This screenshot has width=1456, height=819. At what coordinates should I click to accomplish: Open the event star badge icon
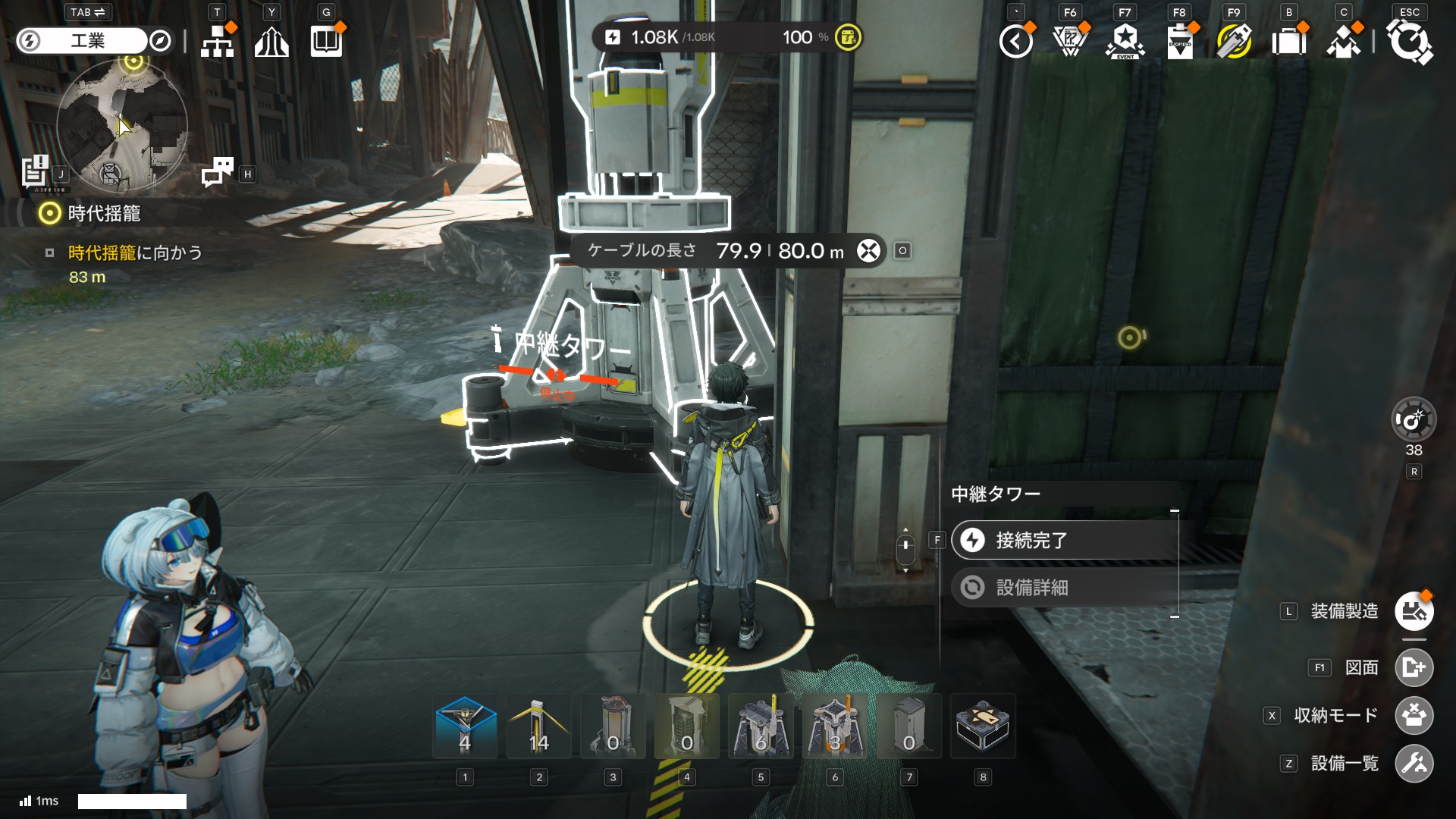1125,41
